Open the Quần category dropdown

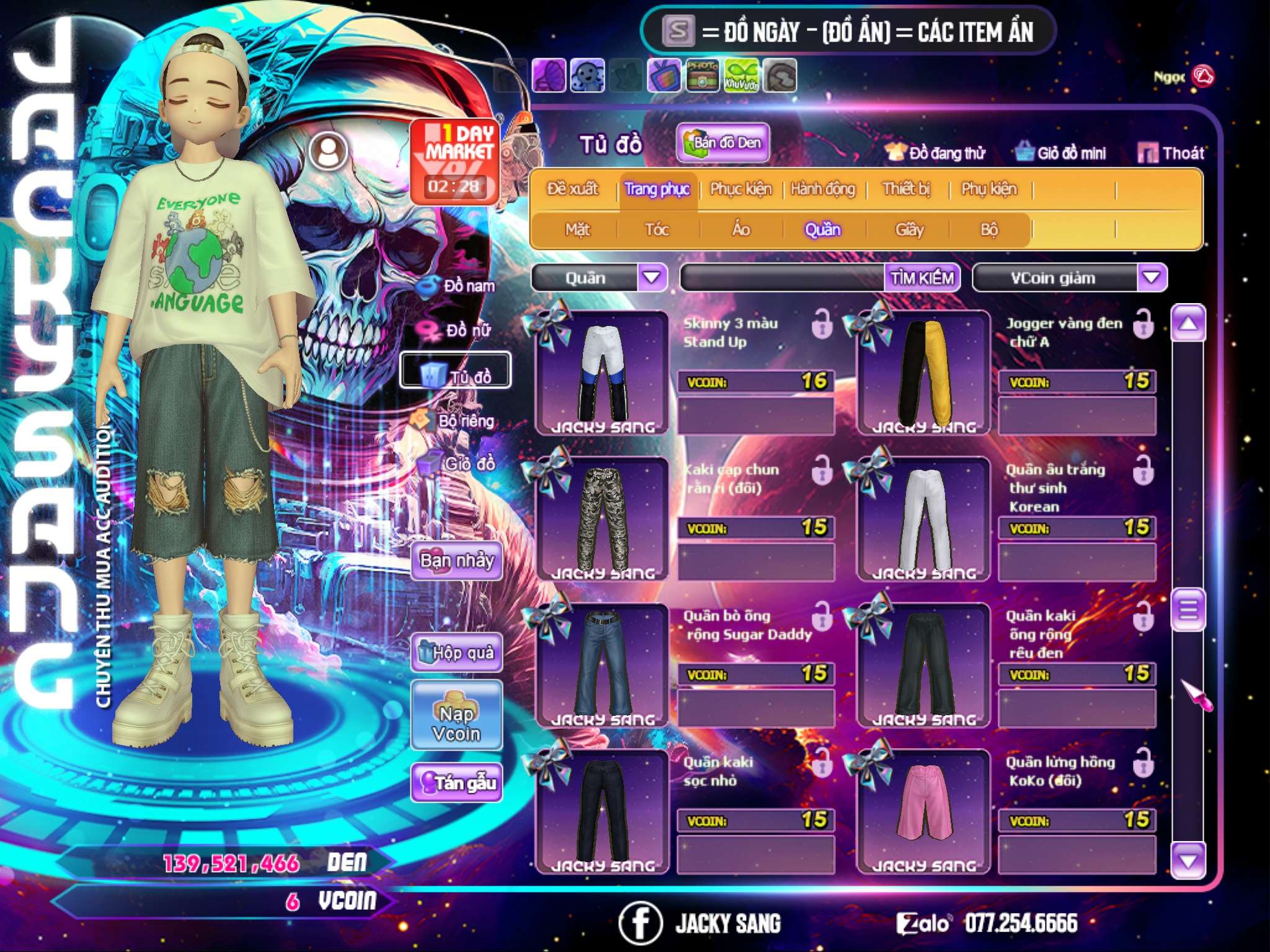pyautogui.click(x=651, y=278)
